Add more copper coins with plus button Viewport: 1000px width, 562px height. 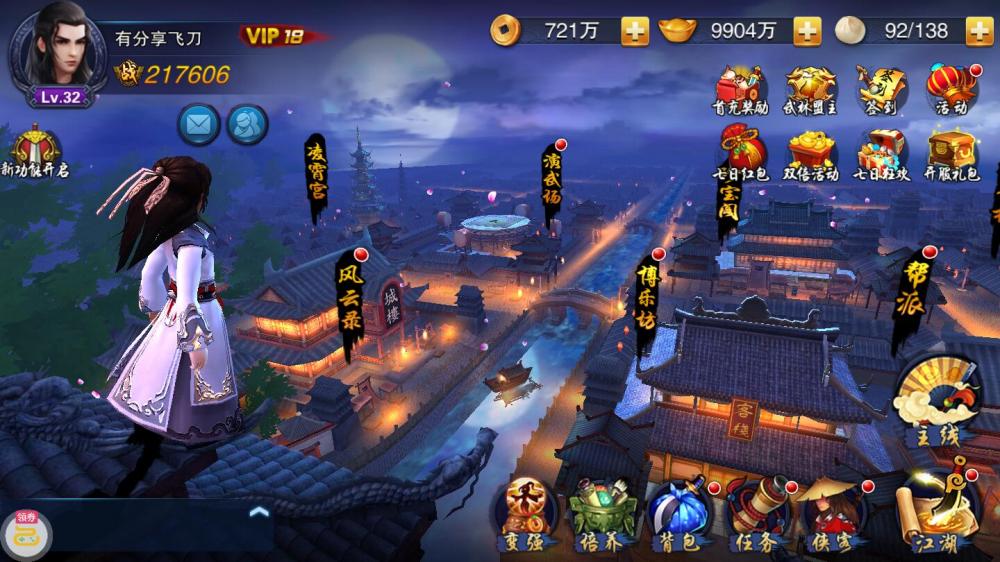tap(635, 31)
